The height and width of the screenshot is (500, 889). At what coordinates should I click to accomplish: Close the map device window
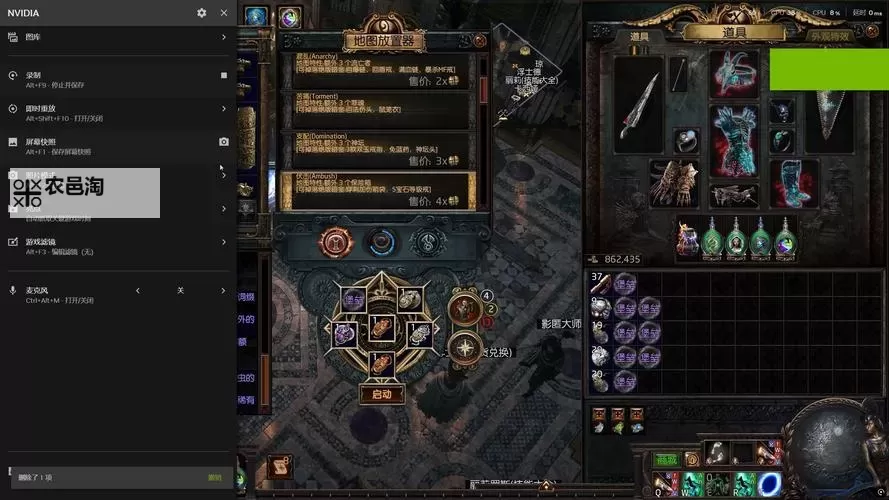point(480,41)
